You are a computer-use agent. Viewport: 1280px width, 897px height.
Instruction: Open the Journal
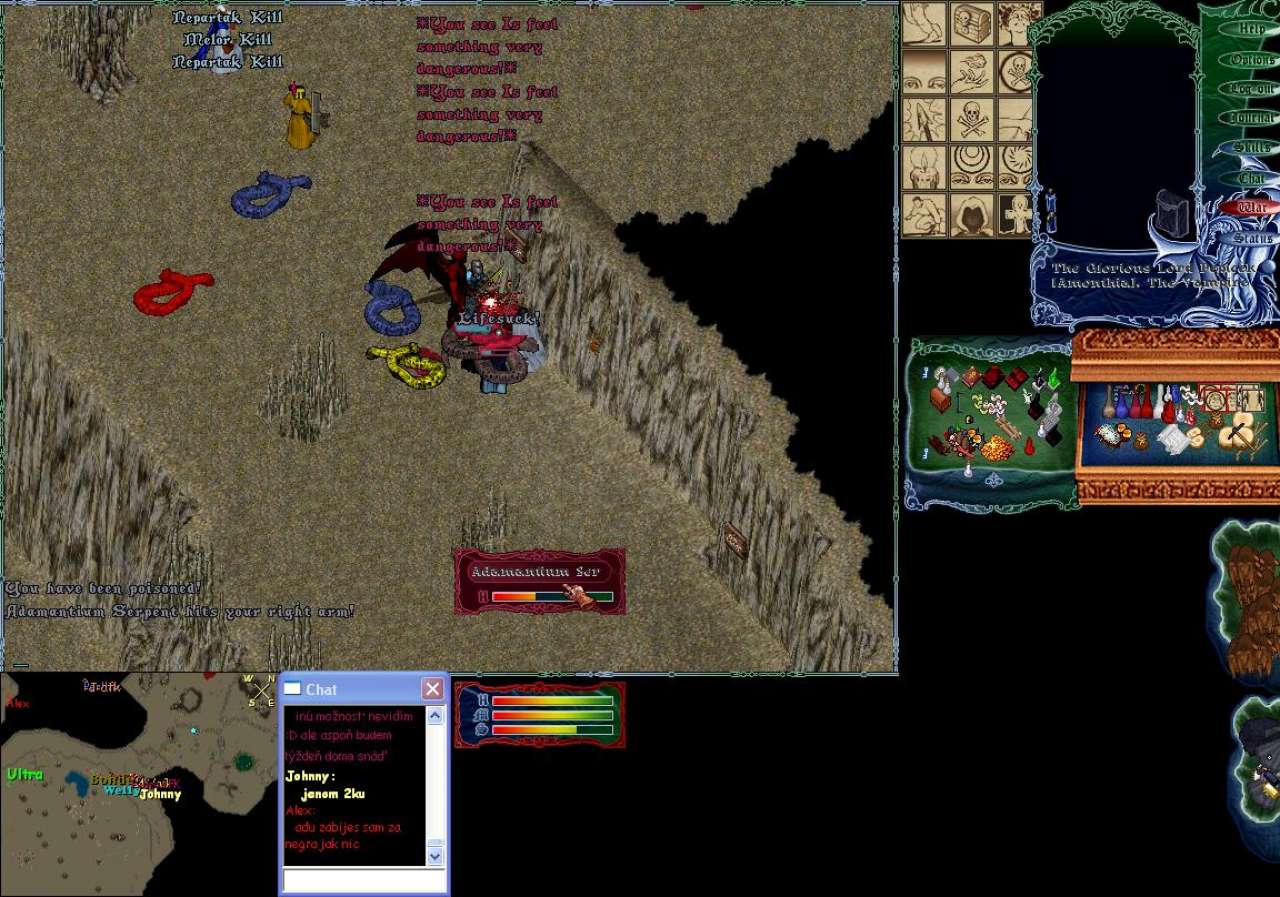pos(1251,118)
